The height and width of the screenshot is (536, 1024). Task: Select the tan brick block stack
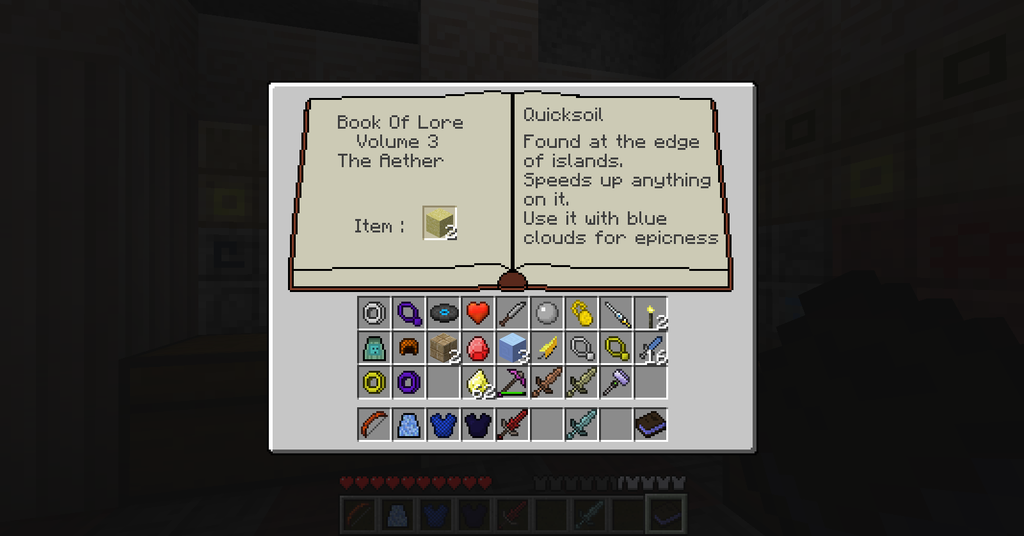443,347
